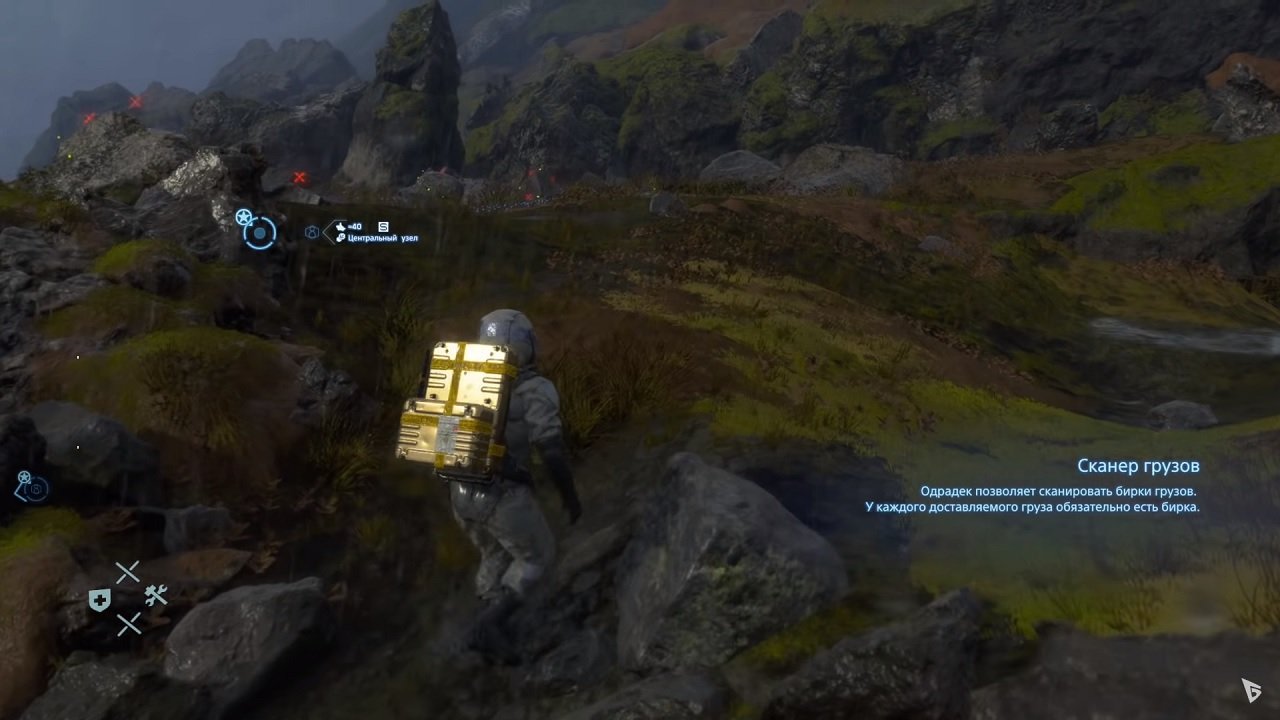Click a red X marker on the cliff
Screen dimensions: 1280x720
click(298, 176)
